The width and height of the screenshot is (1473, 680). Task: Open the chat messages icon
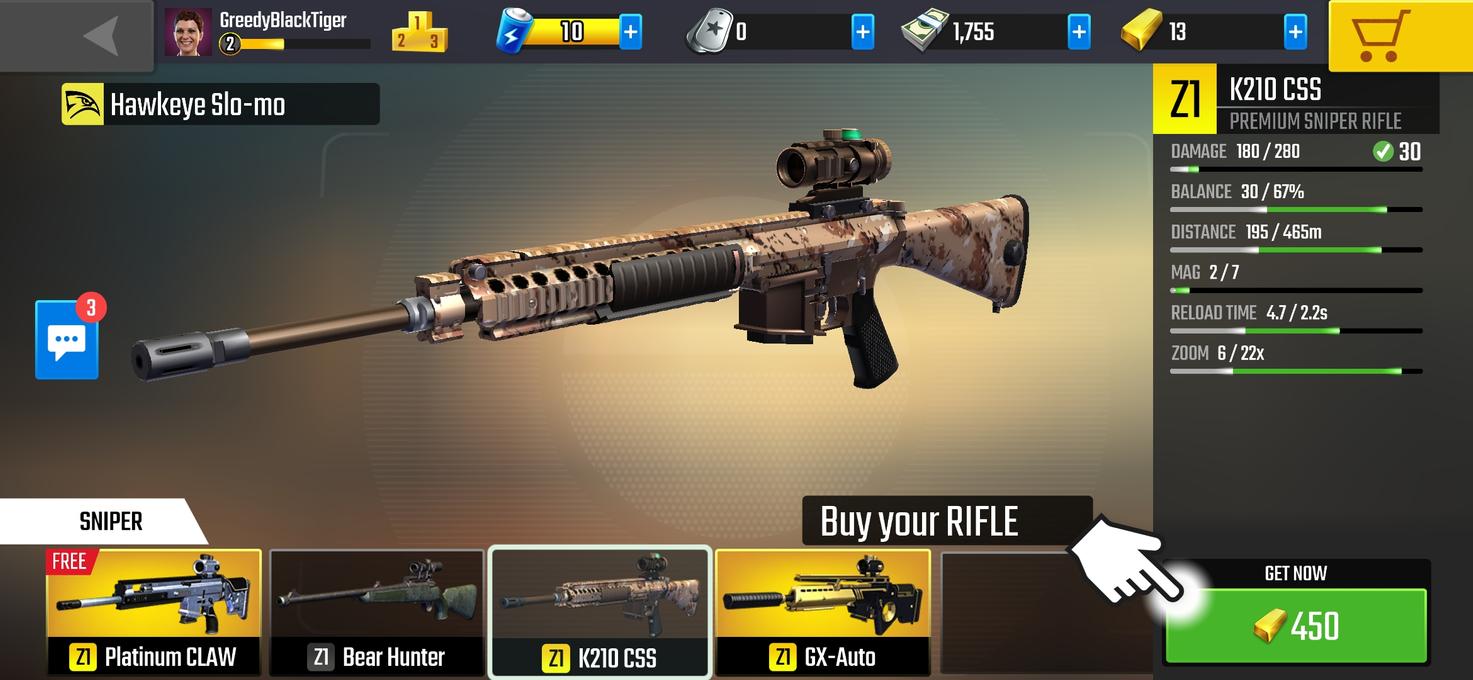(x=67, y=340)
